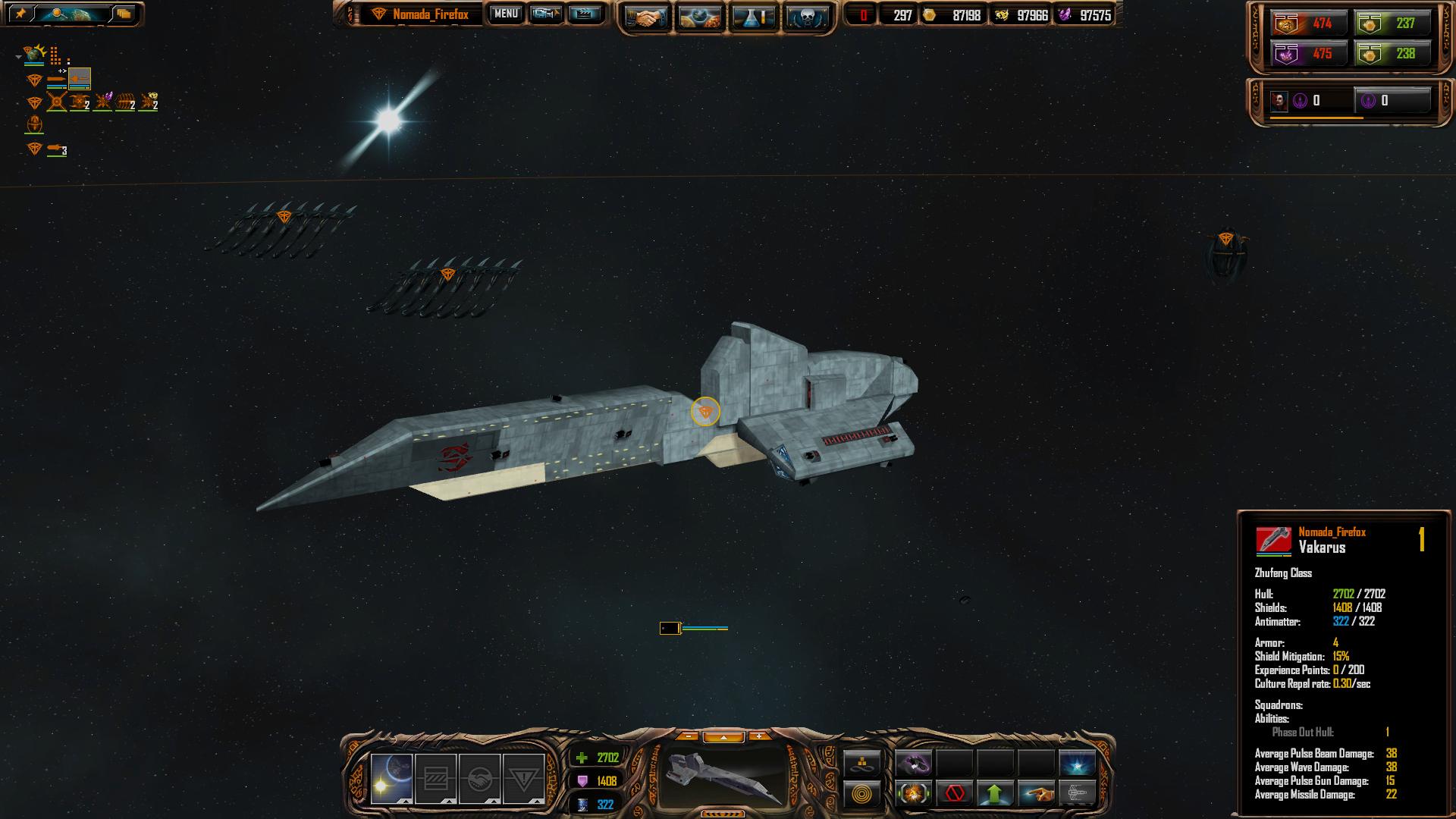
Task: Activate the red stop command
Action: tap(954, 794)
